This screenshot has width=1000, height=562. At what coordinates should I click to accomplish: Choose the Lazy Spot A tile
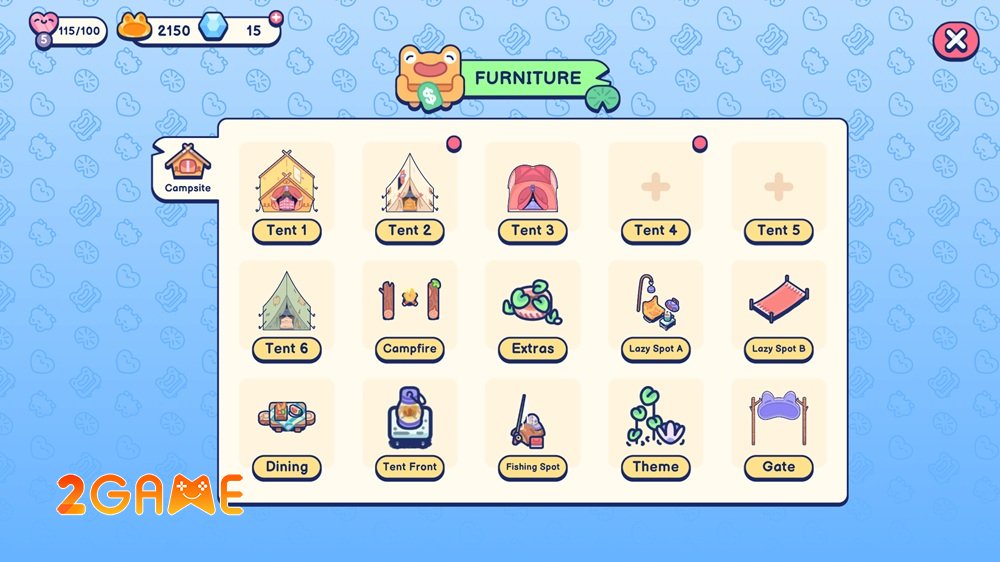656,309
